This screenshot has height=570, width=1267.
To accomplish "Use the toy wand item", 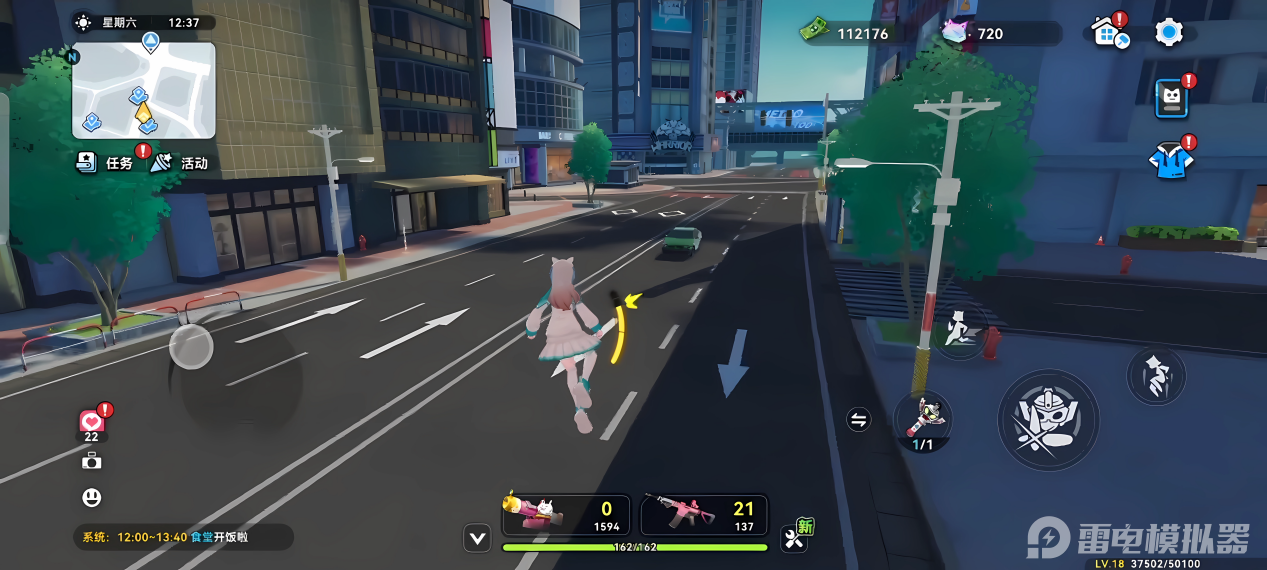I will [922, 418].
